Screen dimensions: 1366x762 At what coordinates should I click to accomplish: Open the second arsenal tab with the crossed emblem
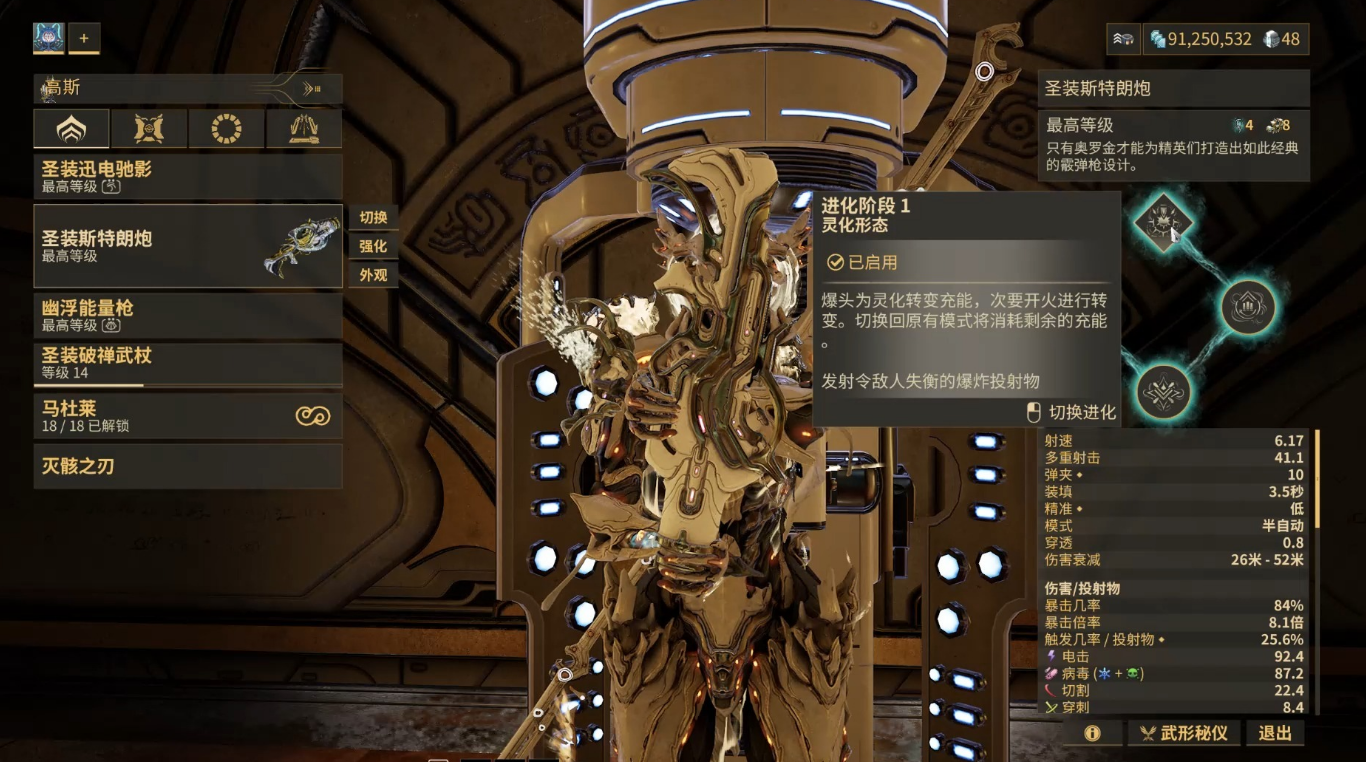click(149, 129)
